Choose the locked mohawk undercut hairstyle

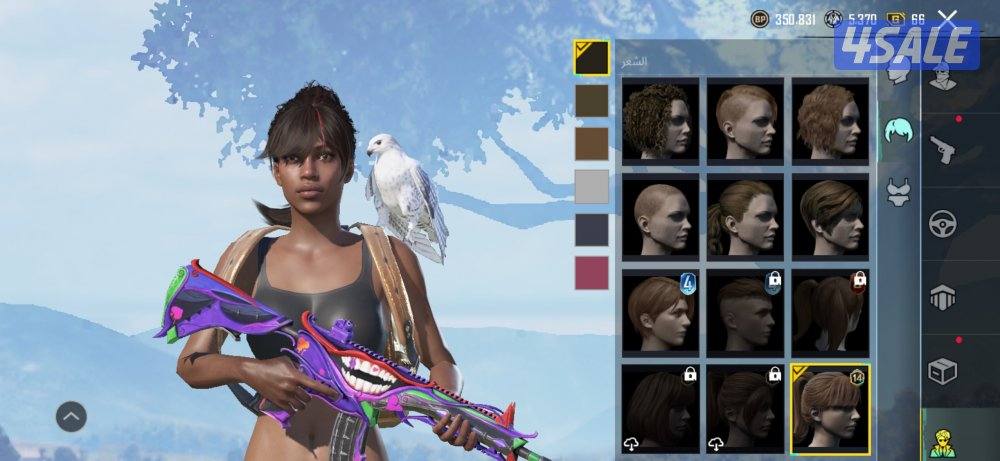tap(745, 310)
